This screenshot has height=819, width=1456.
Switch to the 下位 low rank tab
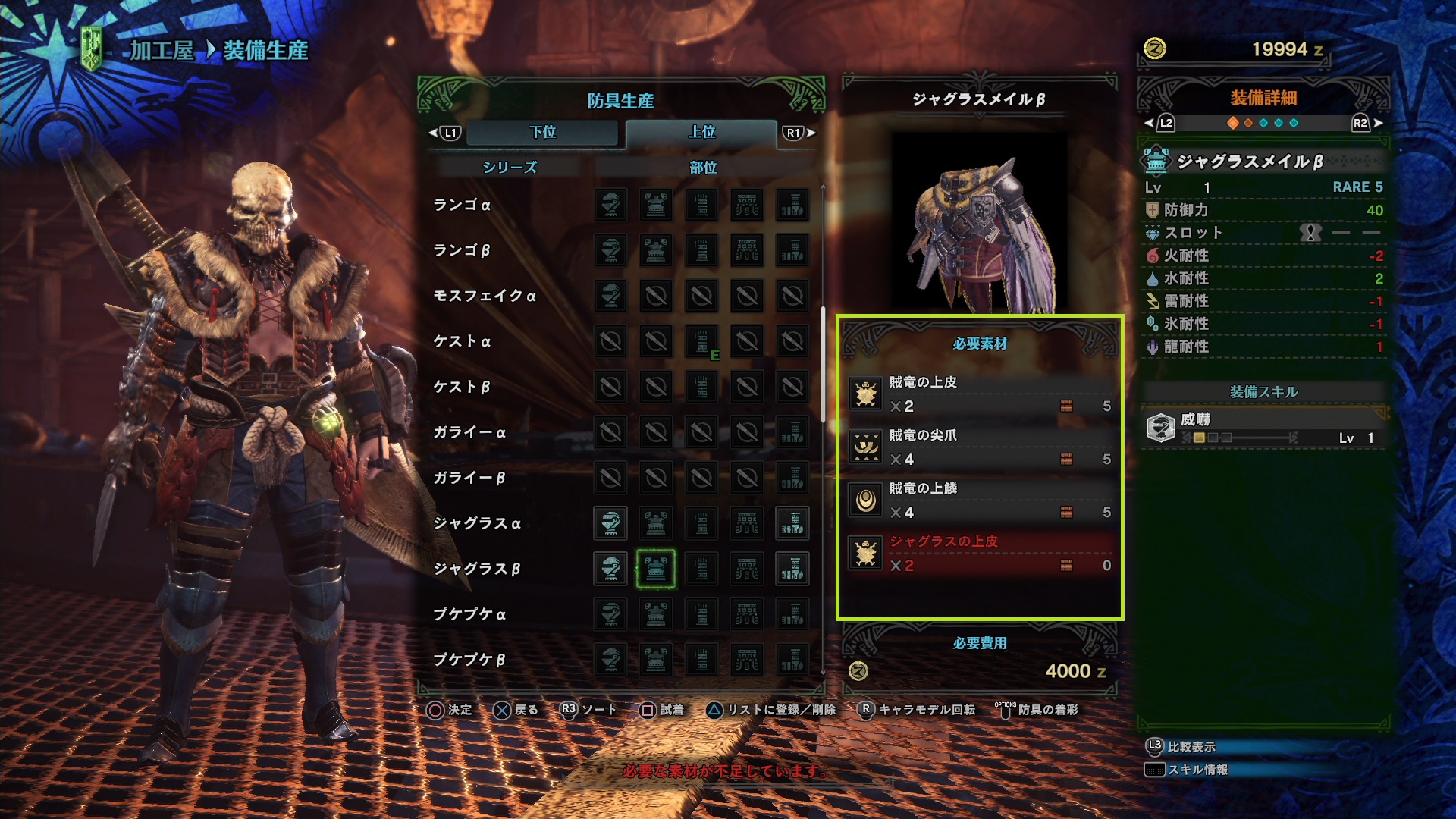coord(542,132)
